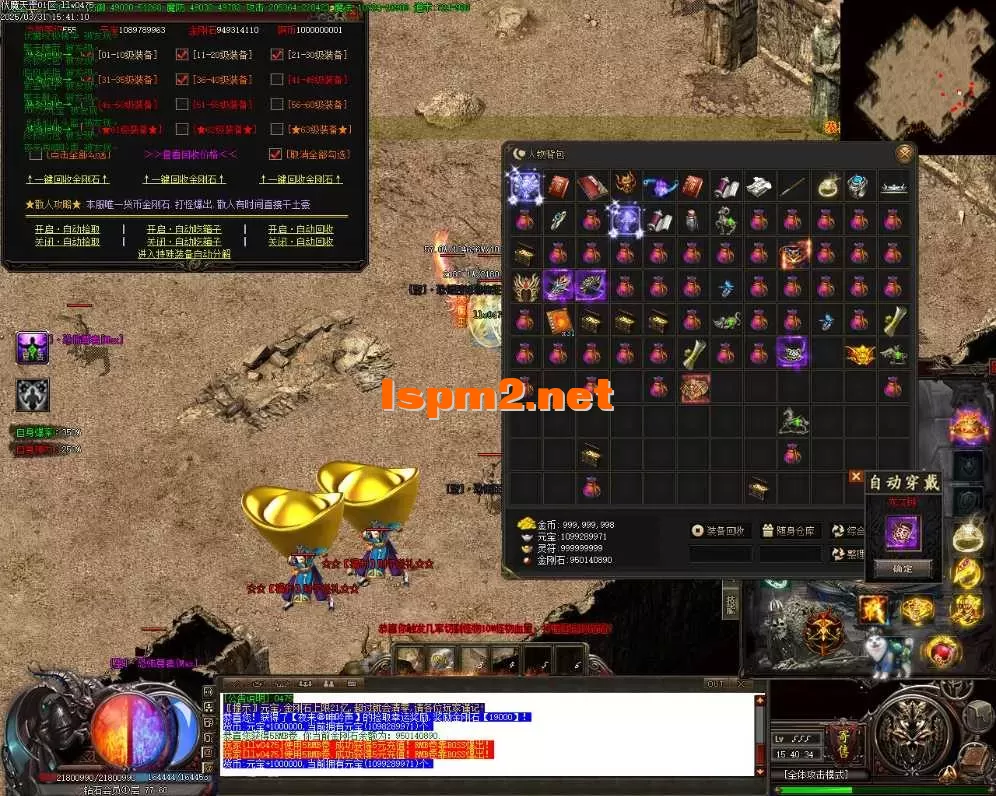
Task: Select the white horse item in the bag
Action: 793,421
